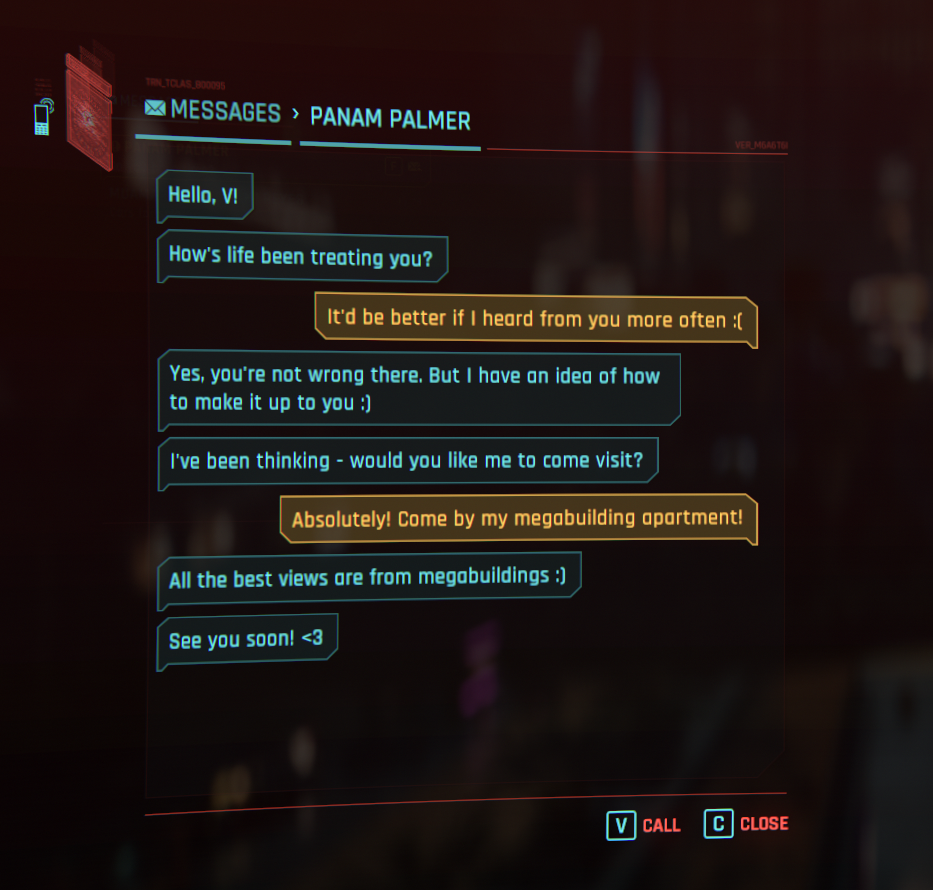933x890 pixels.
Task: Close the messages window
Action: tap(746, 824)
